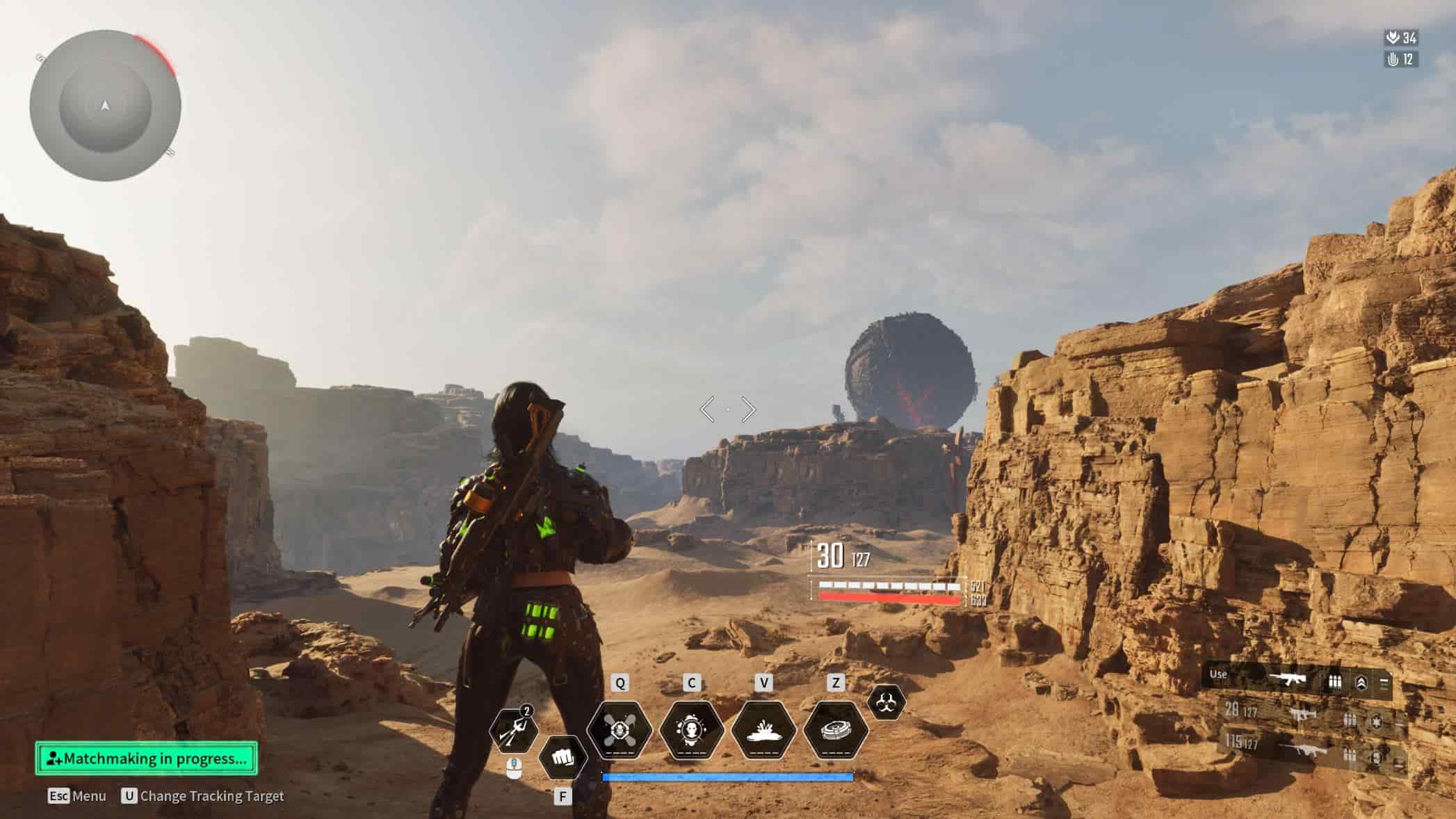Screen dimensions: 1456x819
Task: Fire the Z grenade skill
Action: pos(836,730)
